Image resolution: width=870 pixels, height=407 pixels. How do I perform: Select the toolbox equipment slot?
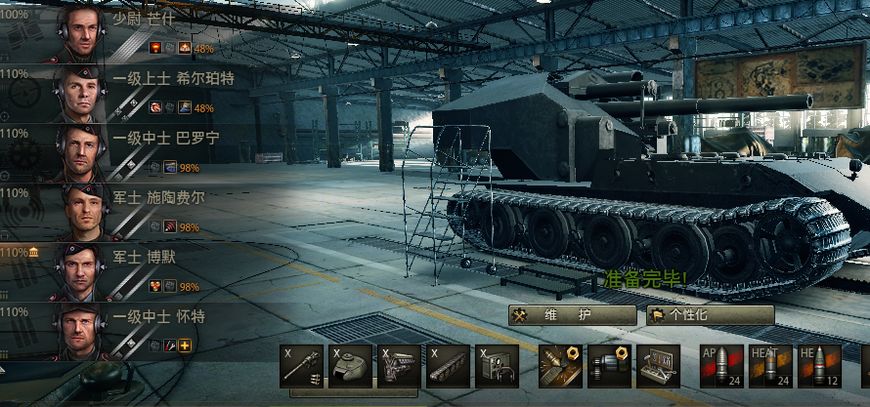pos(658,366)
